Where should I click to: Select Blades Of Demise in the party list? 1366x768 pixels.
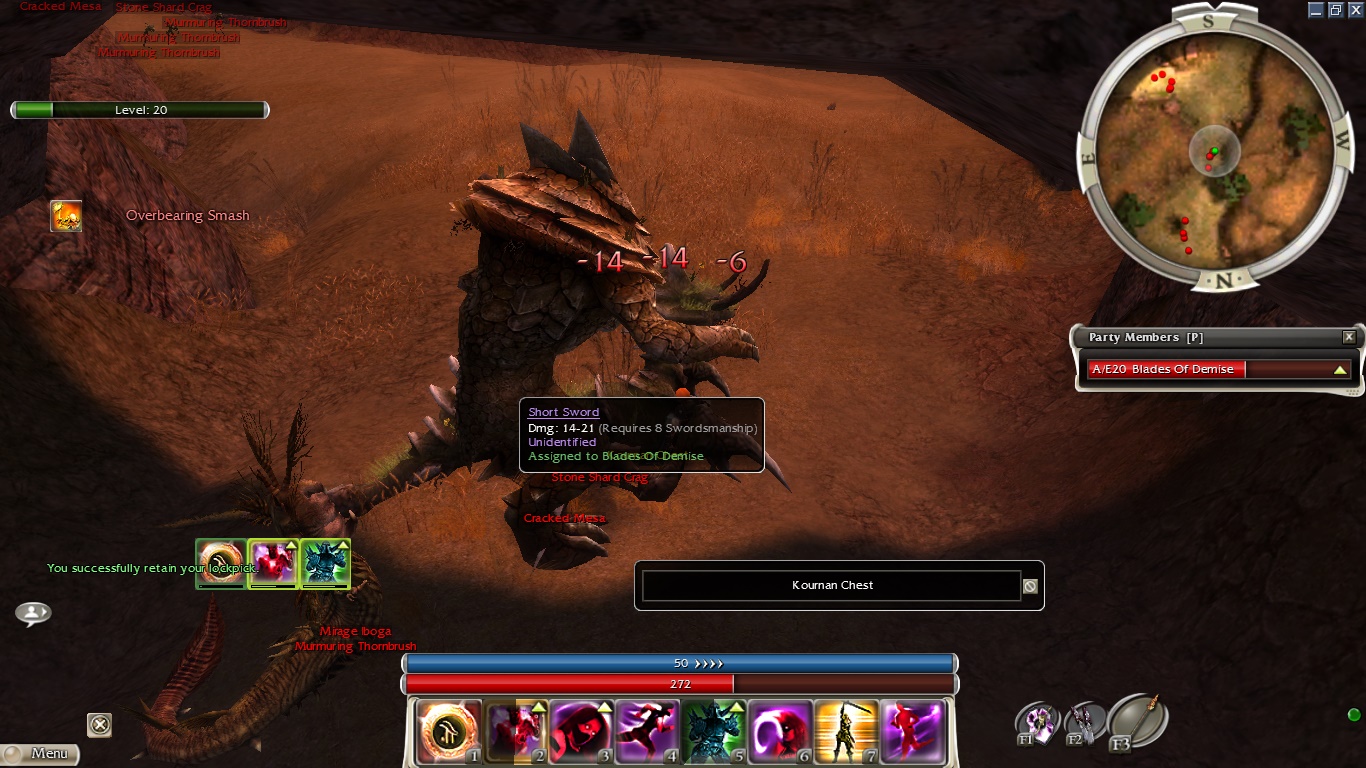(x=1218, y=369)
